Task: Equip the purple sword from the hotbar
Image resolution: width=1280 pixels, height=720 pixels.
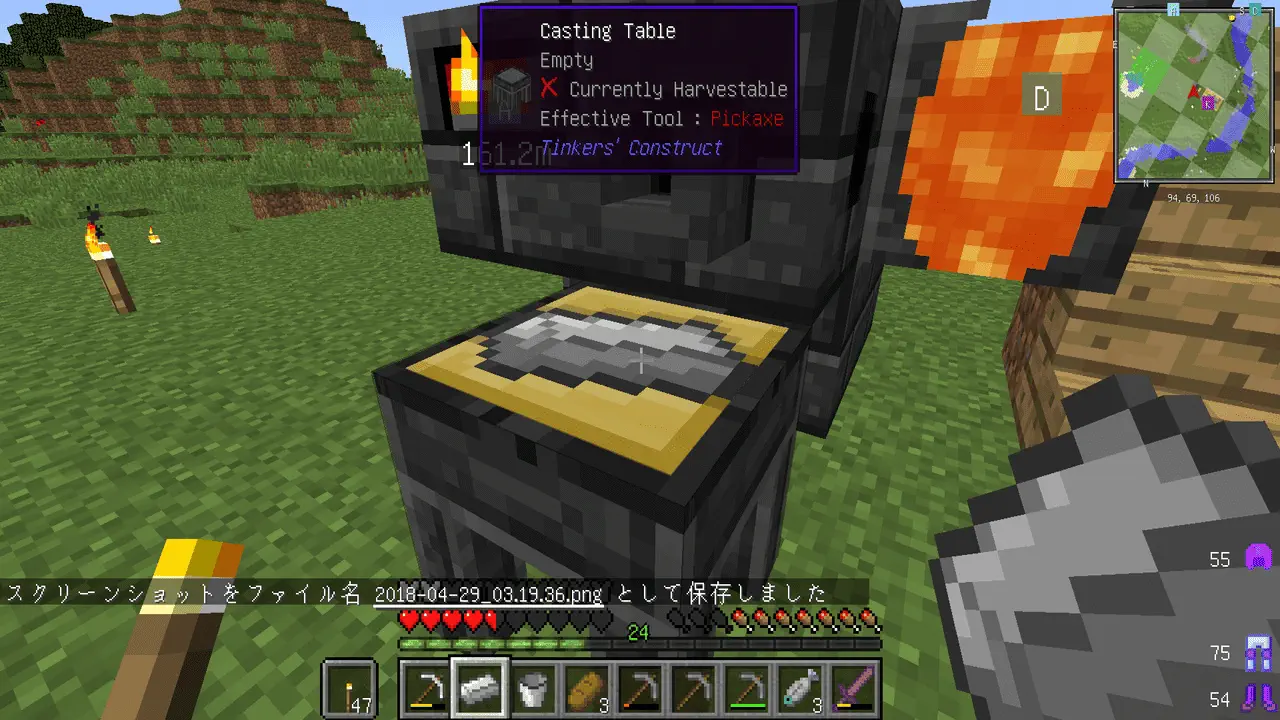Action: click(x=857, y=689)
